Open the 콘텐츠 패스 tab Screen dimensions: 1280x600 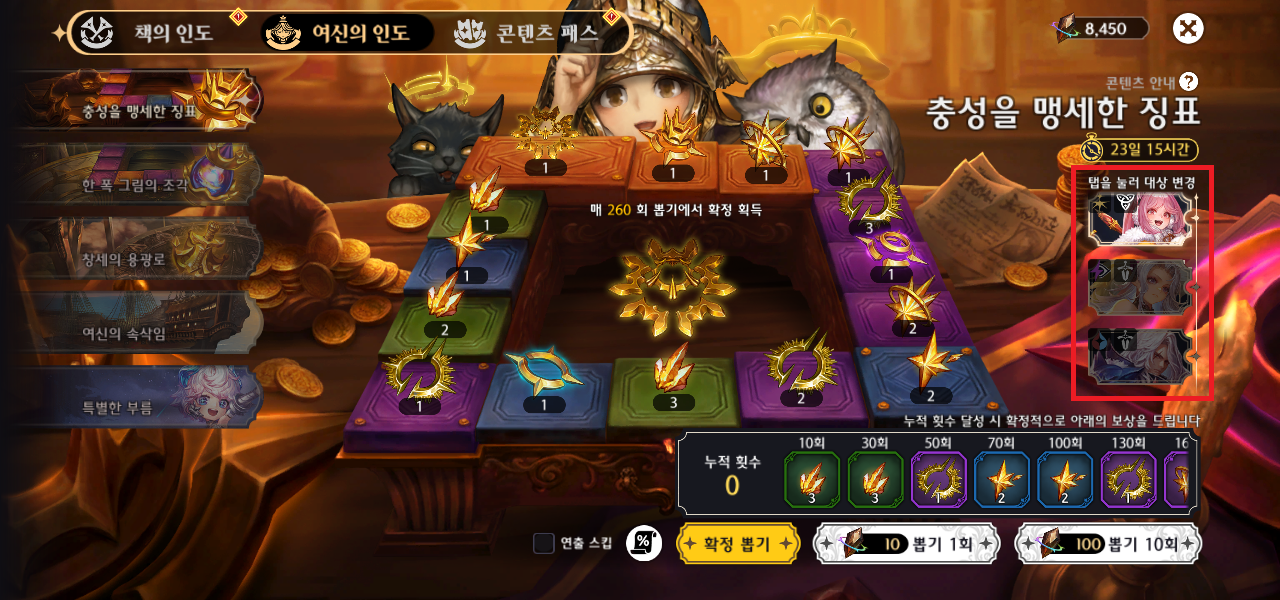[528, 32]
